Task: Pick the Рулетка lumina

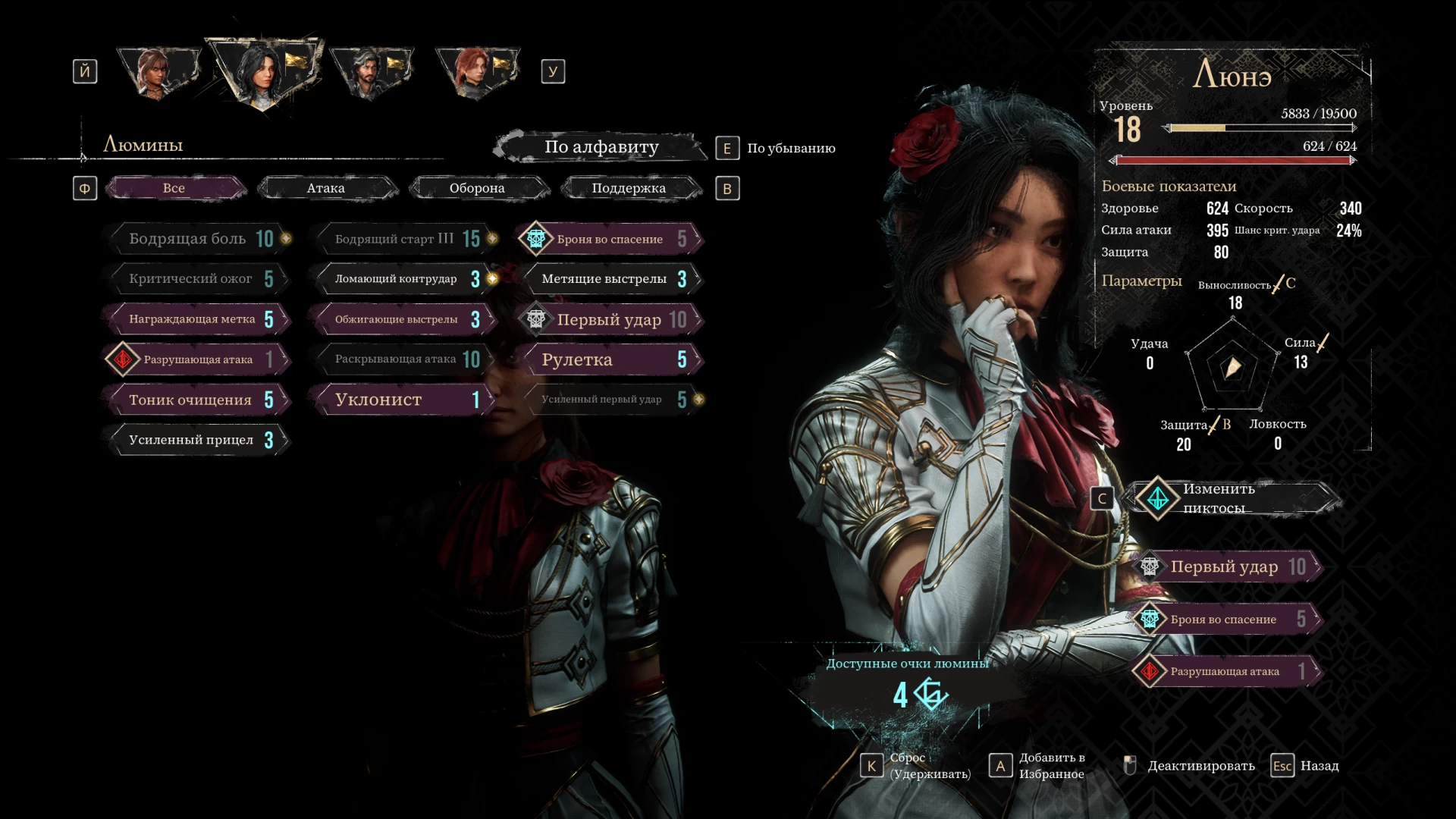Action: 609,359
